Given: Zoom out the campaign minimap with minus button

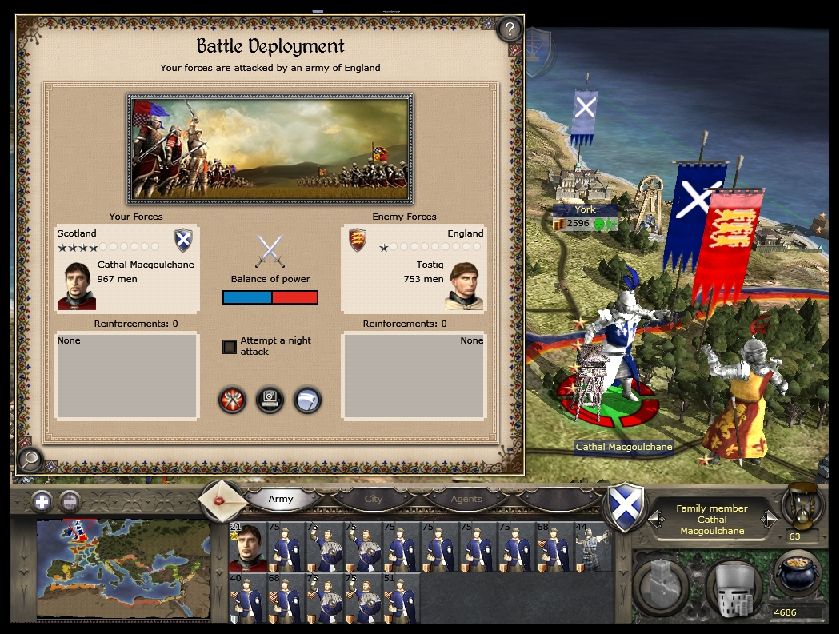Looking at the screenshot, I should pyautogui.click(x=70, y=502).
